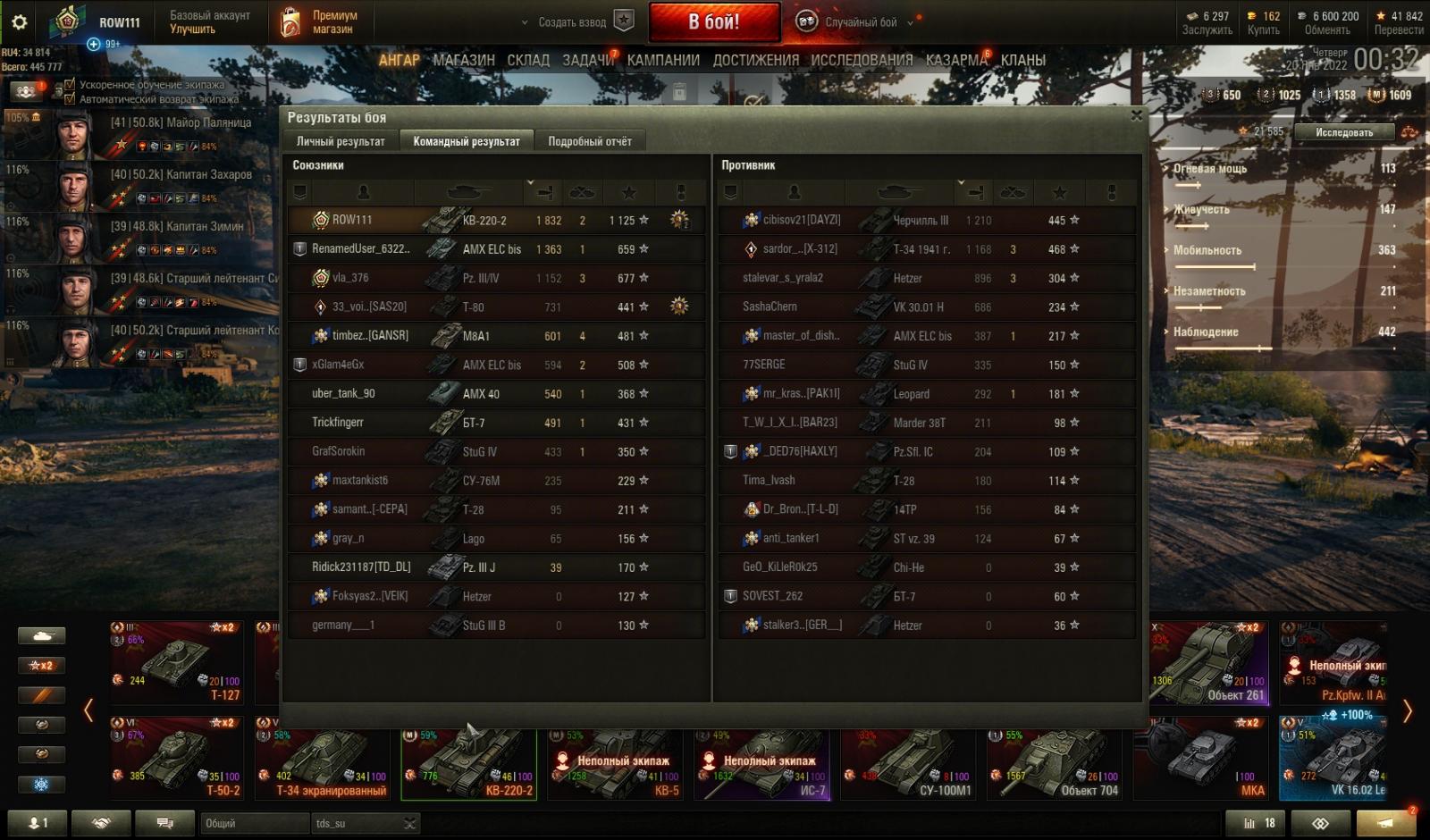1430x840 pixels.
Task: Open the Премиум магазин
Action: click(319, 22)
